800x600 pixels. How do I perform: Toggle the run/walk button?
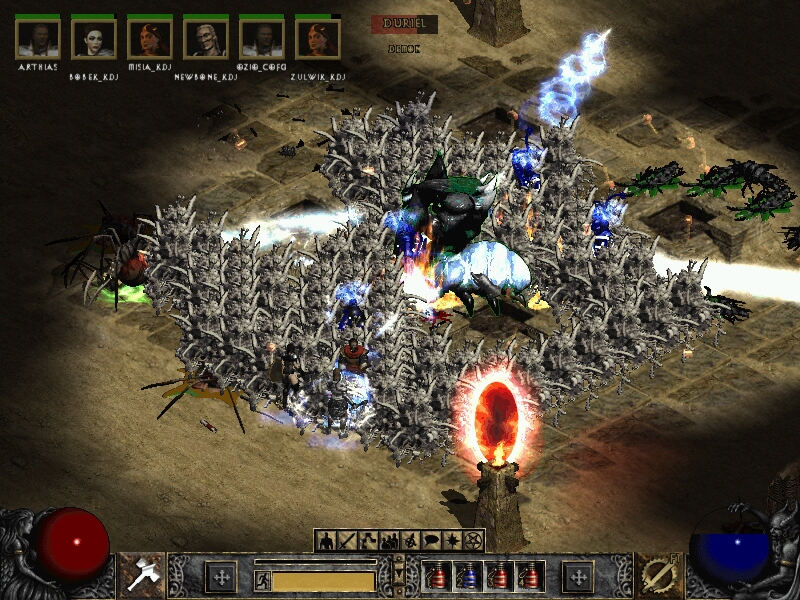[x=262, y=580]
